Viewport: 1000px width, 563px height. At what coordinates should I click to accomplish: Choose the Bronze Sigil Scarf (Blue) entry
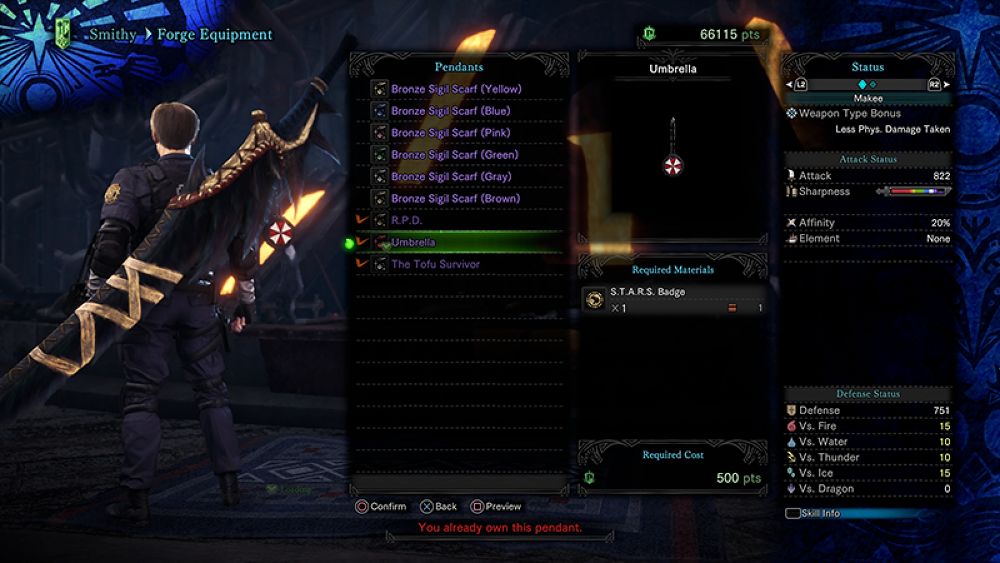(x=449, y=111)
